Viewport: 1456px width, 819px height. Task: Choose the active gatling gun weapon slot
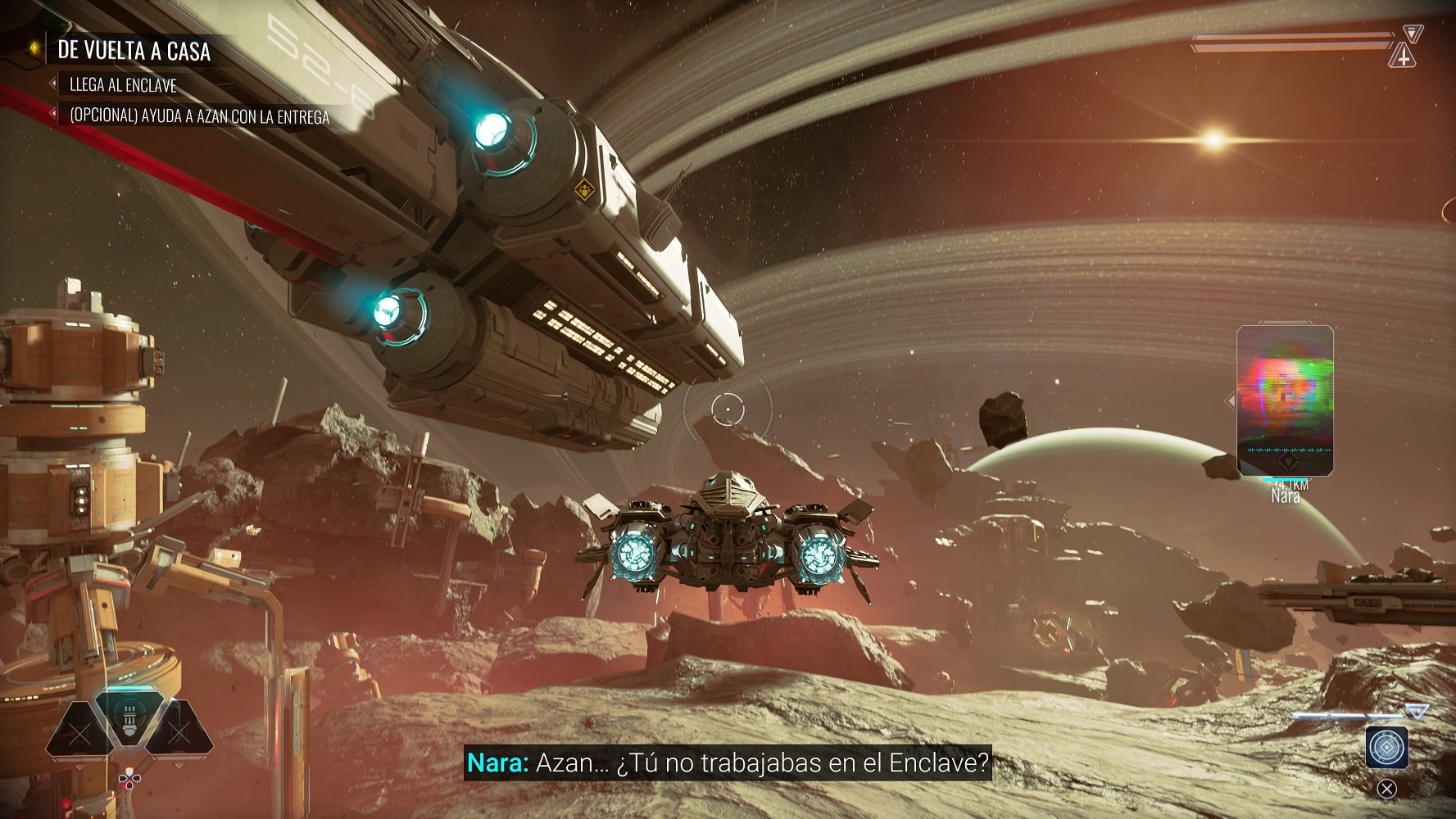[x=129, y=717]
